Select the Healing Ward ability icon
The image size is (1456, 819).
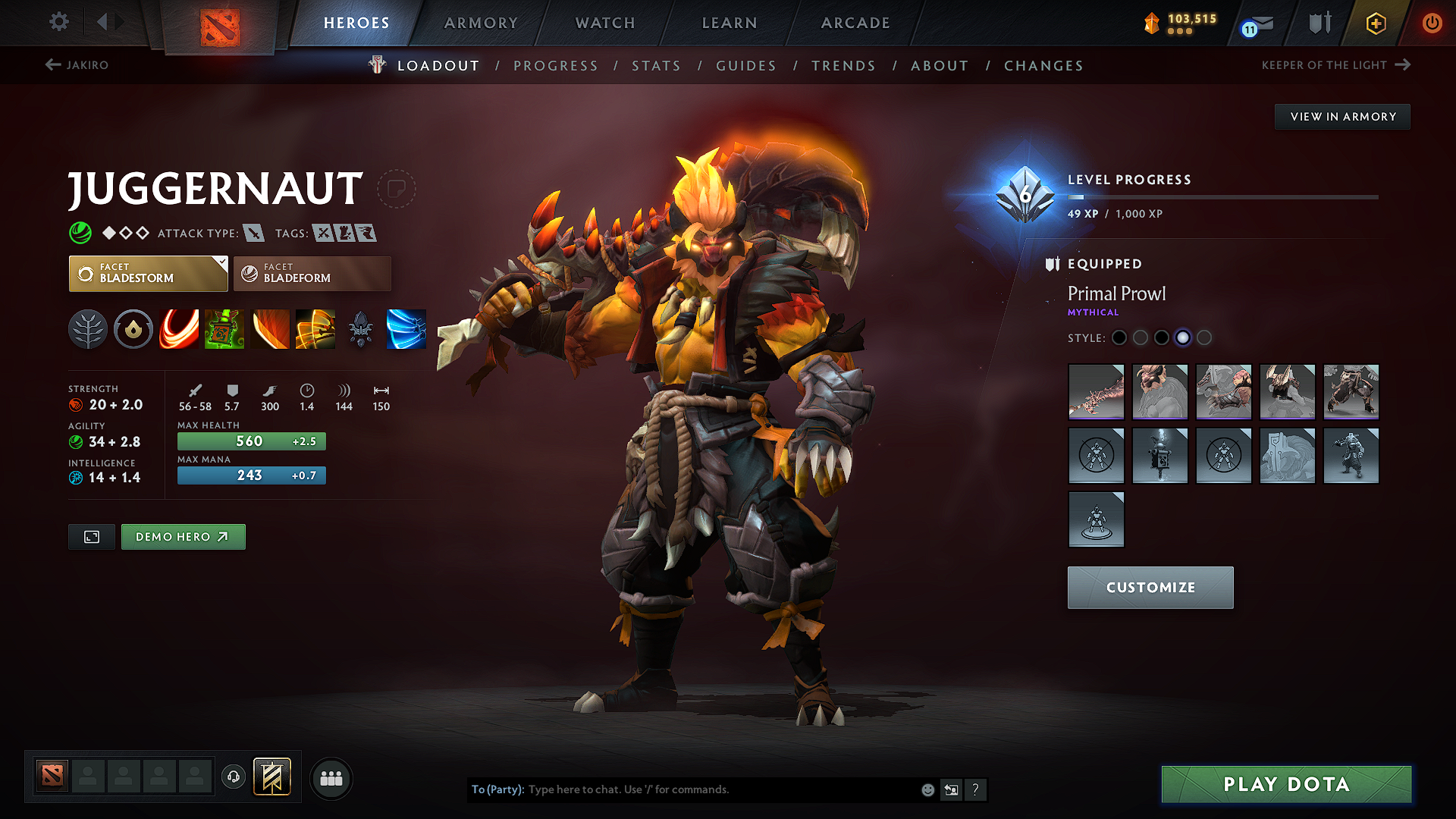point(224,329)
